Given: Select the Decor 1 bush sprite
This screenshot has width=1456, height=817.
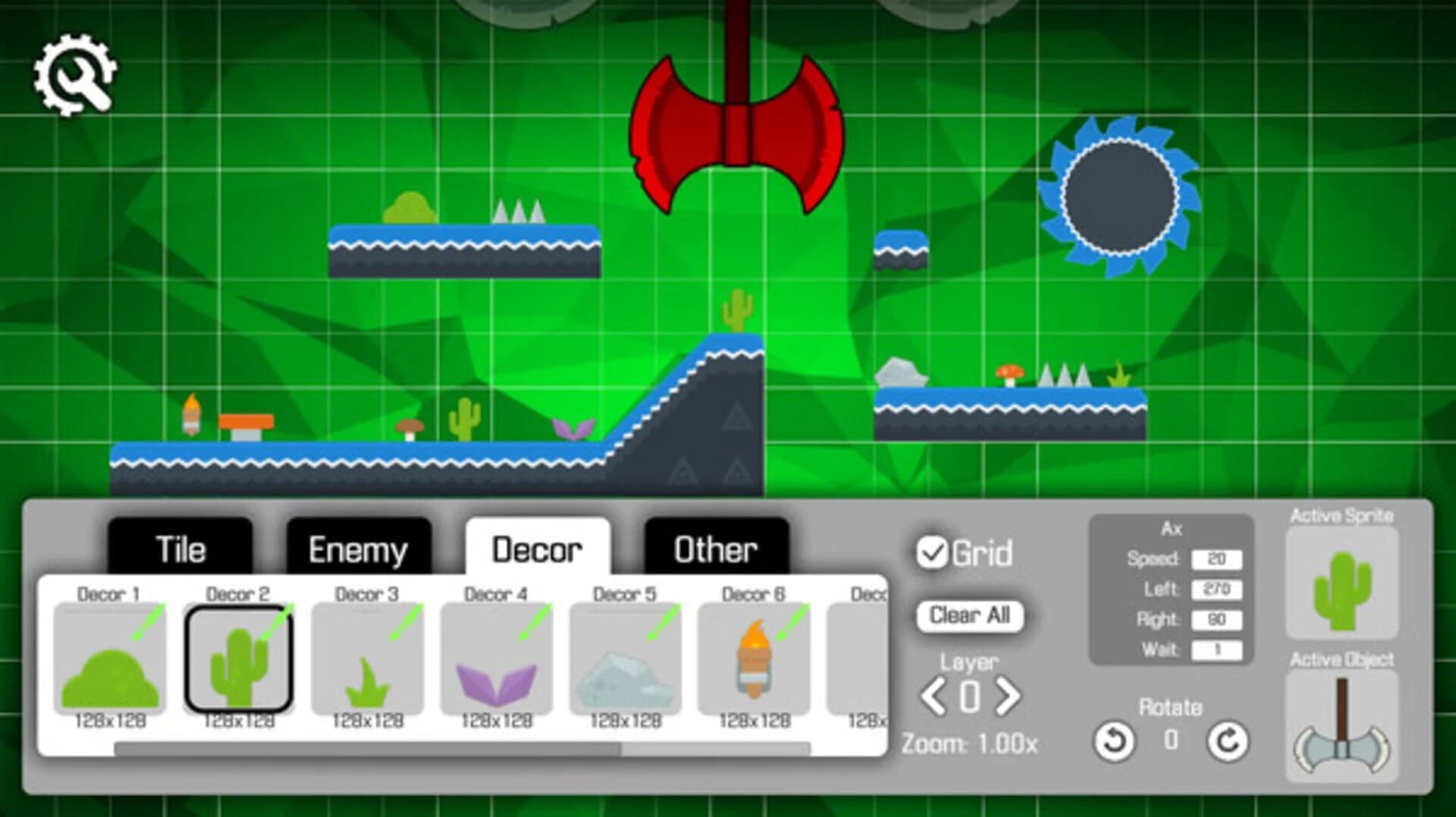Looking at the screenshot, I should click(110, 659).
